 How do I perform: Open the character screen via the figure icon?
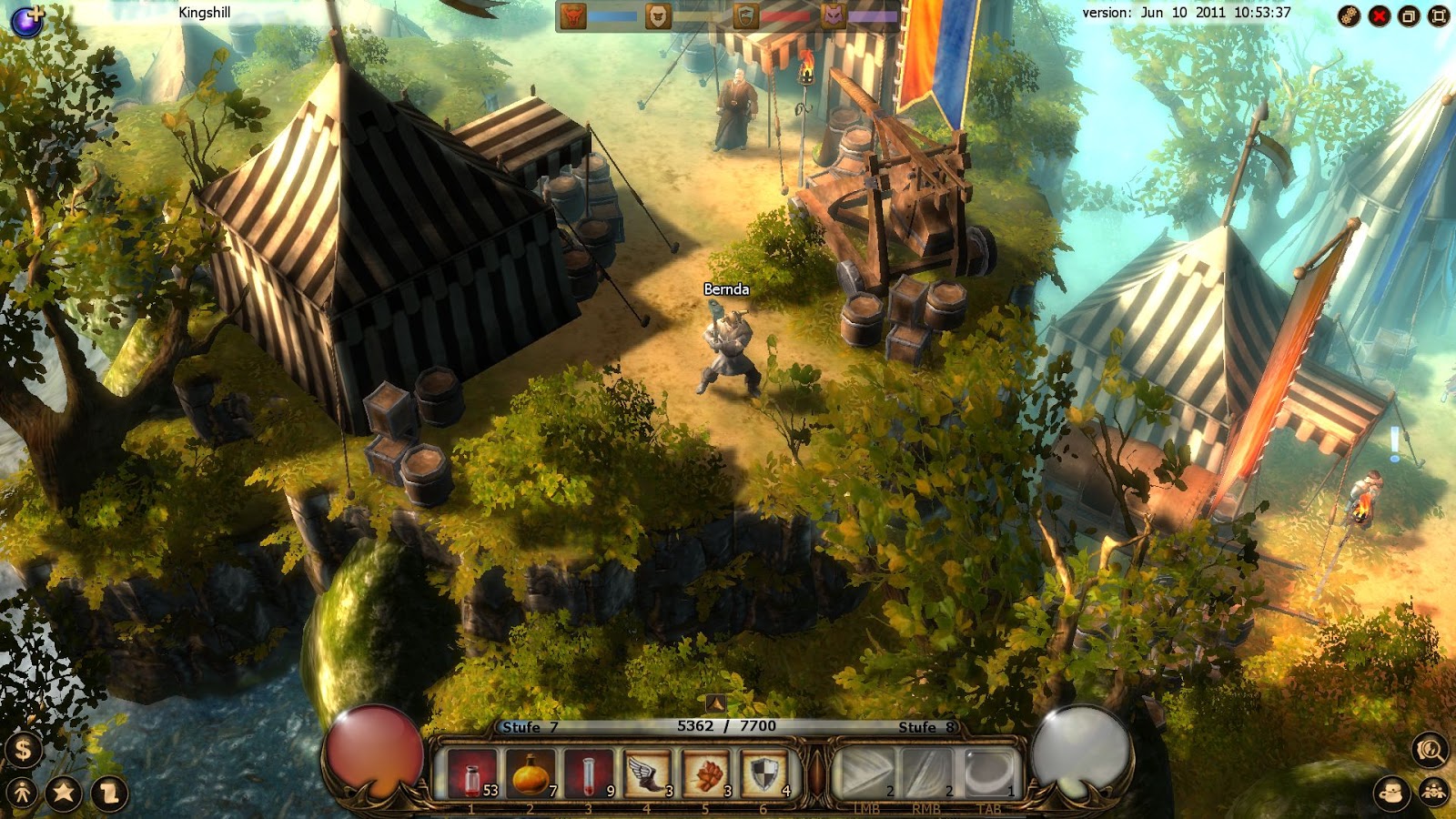point(22,792)
